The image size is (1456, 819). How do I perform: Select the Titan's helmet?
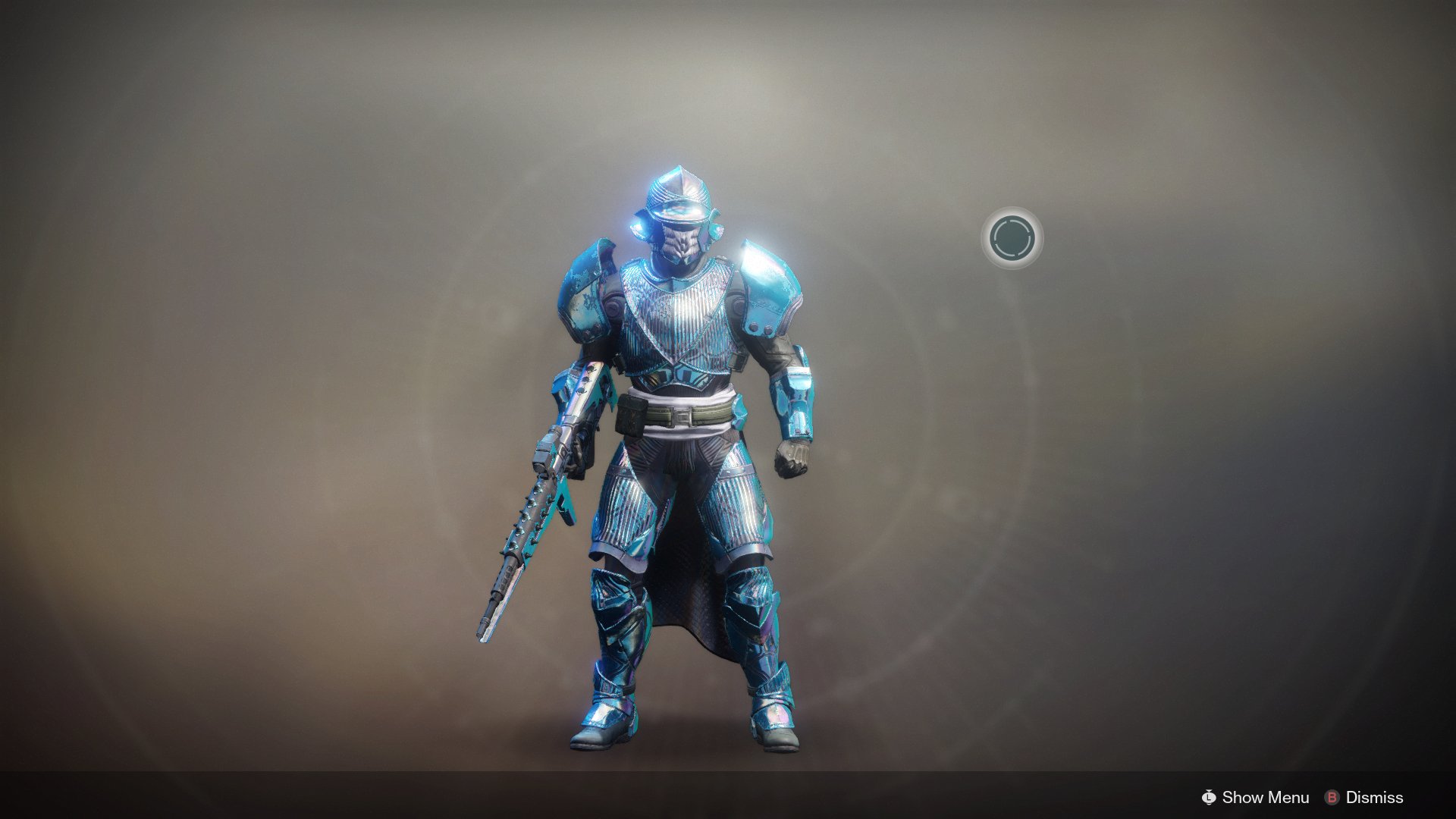679,205
